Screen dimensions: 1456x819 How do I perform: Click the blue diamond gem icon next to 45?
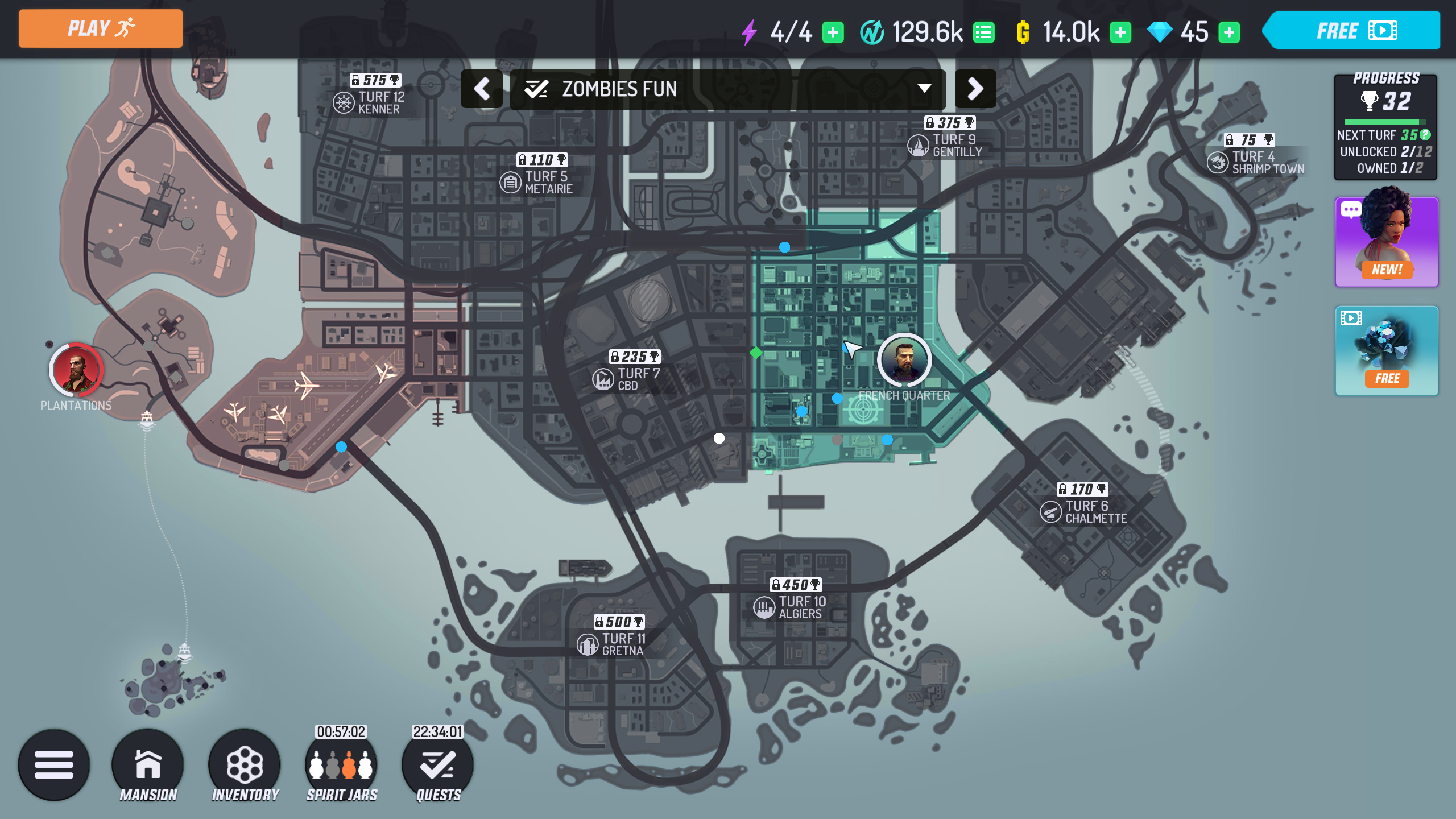click(x=1159, y=31)
